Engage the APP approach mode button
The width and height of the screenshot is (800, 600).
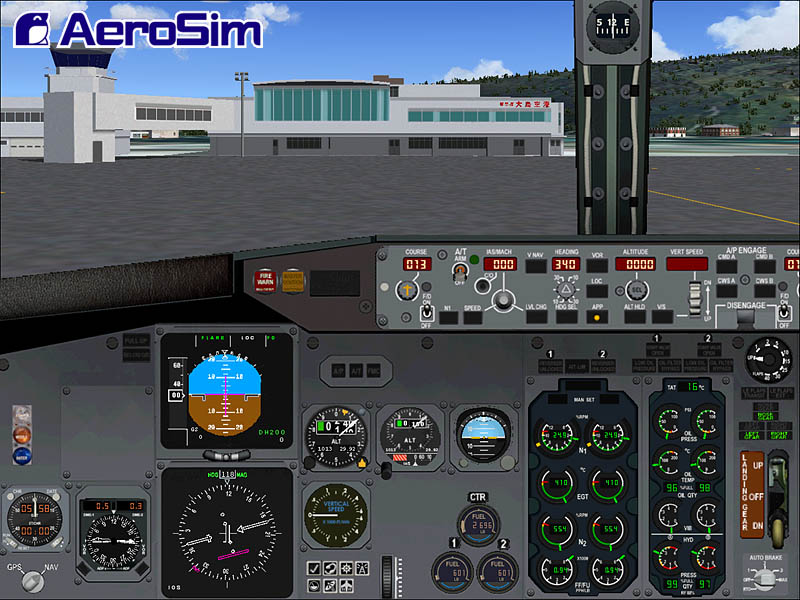598,317
